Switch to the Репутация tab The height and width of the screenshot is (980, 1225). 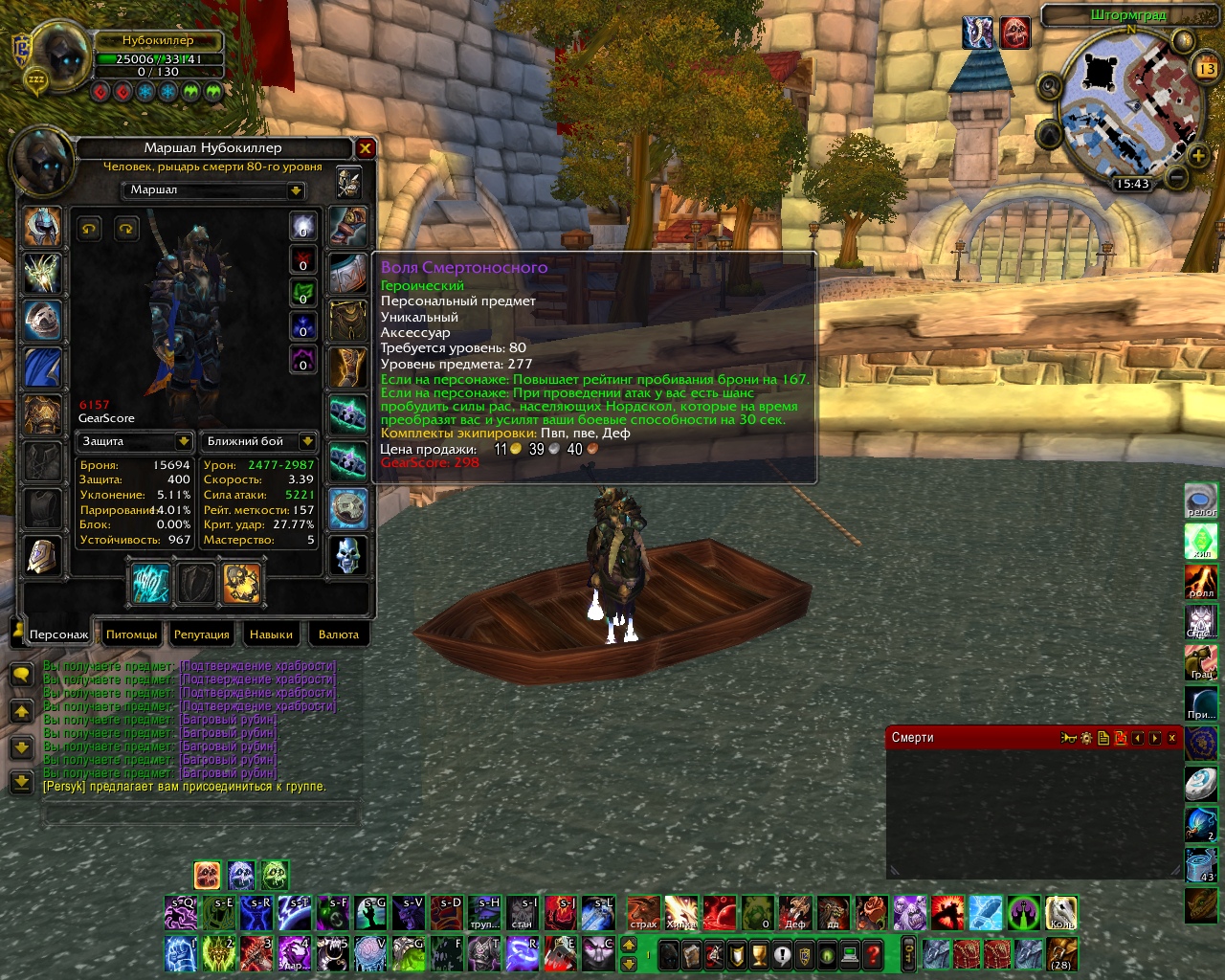pyautogui.click(x=201, y=635)
